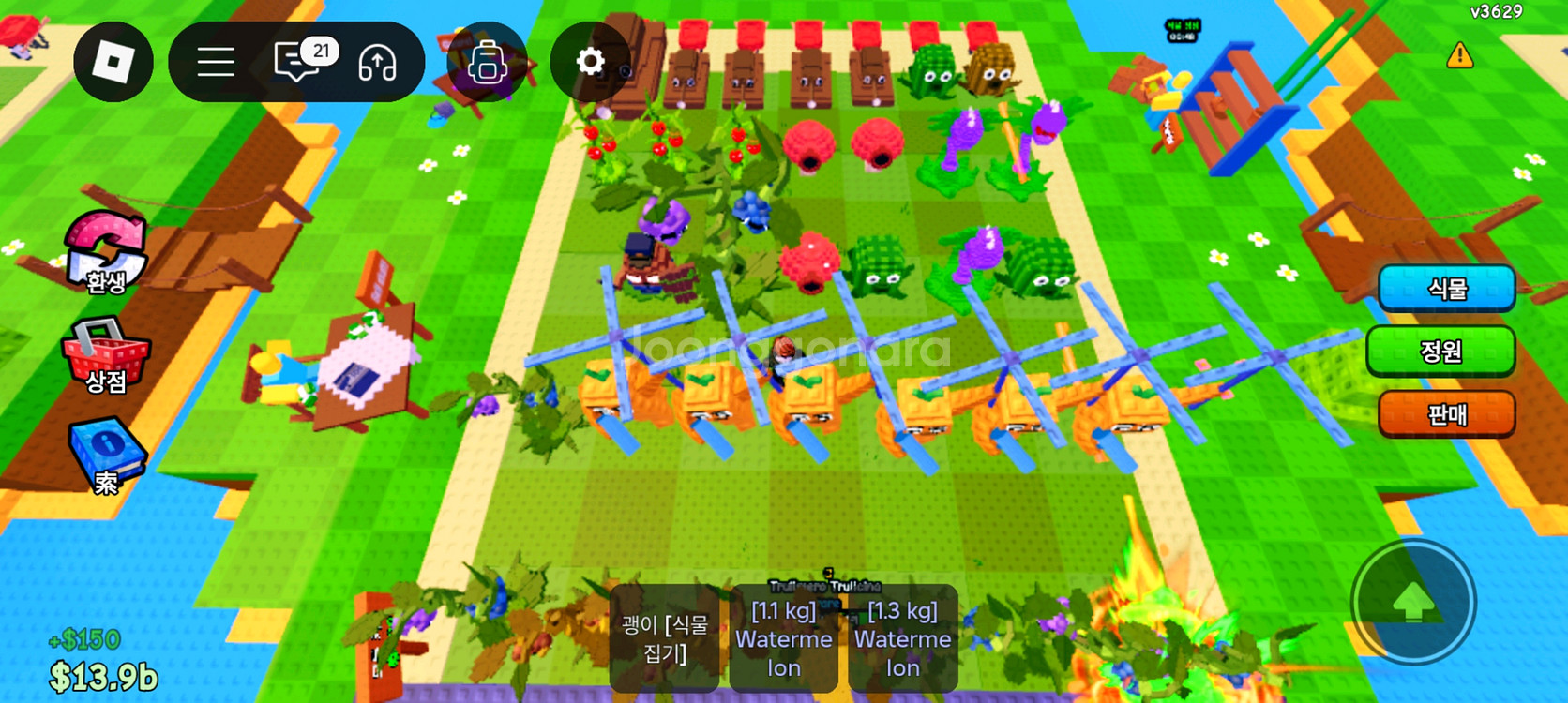This screenshot has height=703, width=1568.
Task: Select the blue 식물 button
Action: click(x=1446, y=288)
